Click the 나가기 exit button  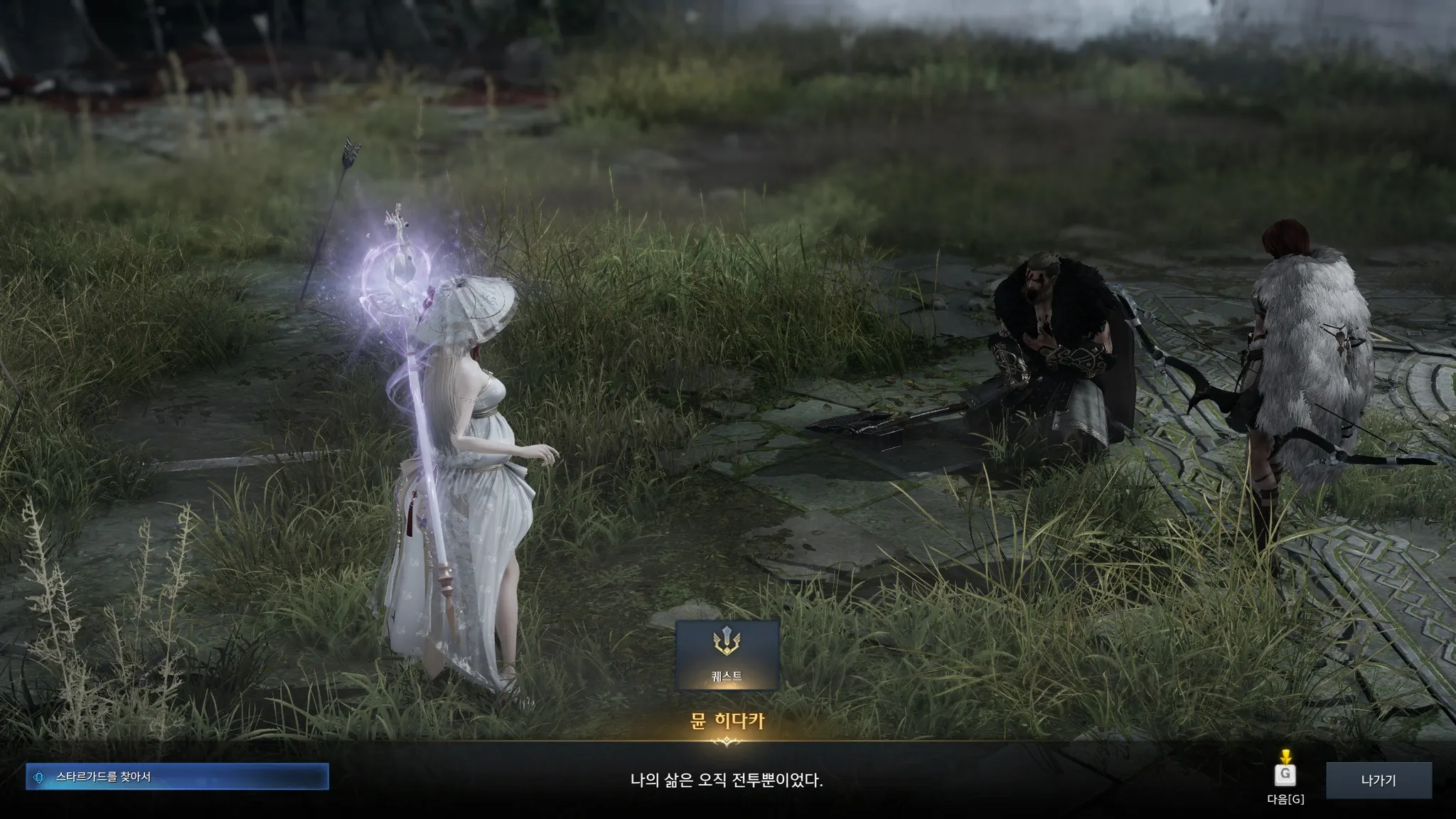(1379, 781)
